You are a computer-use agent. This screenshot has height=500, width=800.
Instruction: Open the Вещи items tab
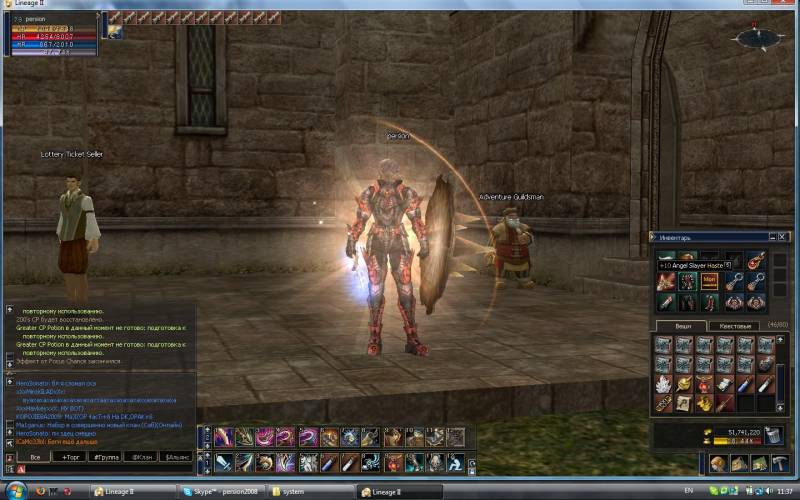(x=682, y=326)
